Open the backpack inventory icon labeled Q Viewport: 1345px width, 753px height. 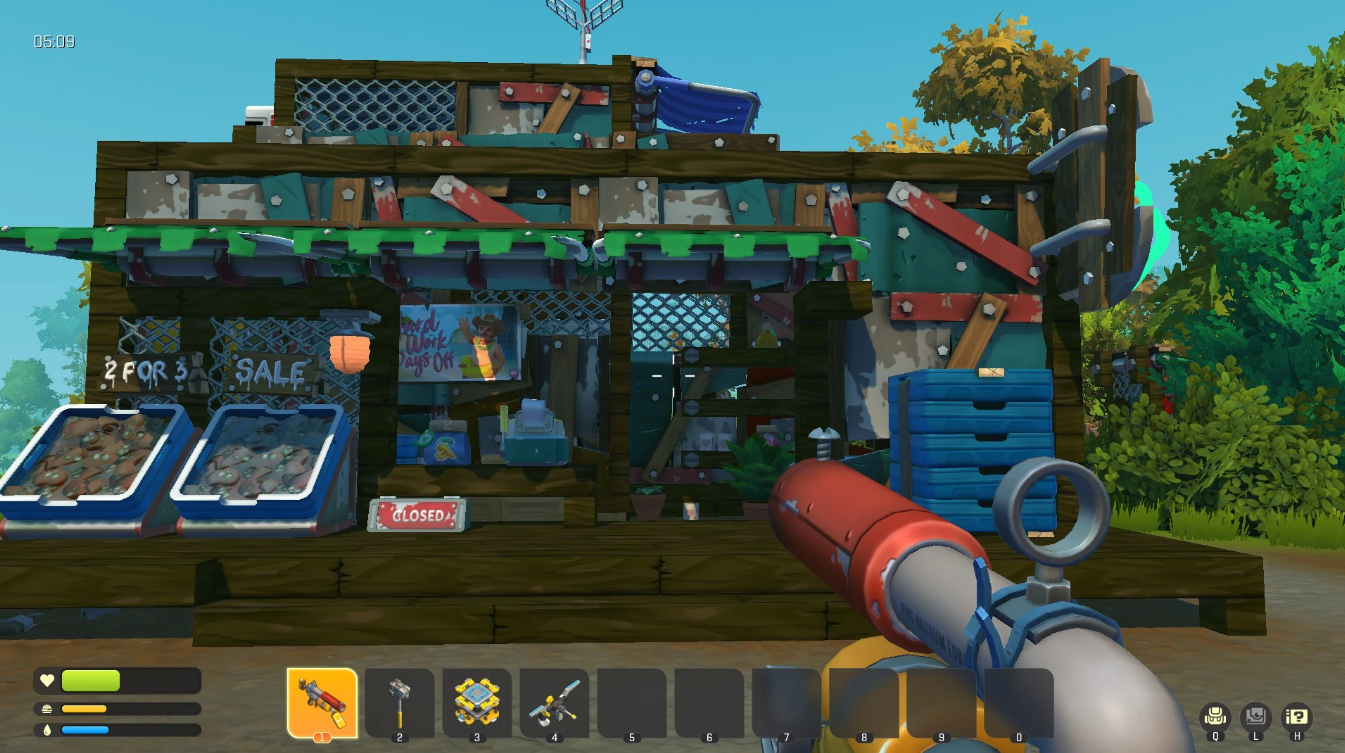click(x=1215, y=716)
